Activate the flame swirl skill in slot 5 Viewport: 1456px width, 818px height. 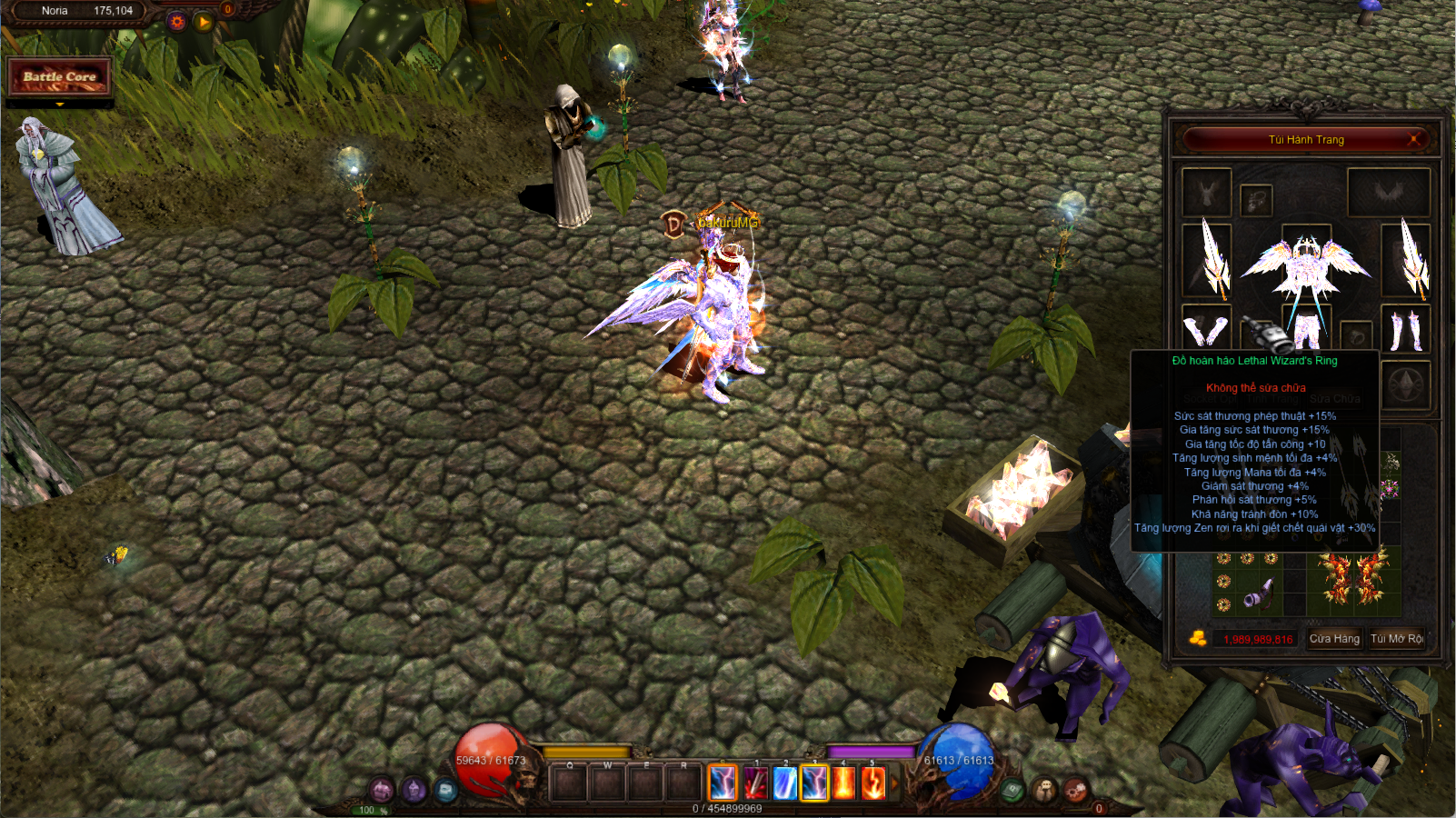coord(873,783)
